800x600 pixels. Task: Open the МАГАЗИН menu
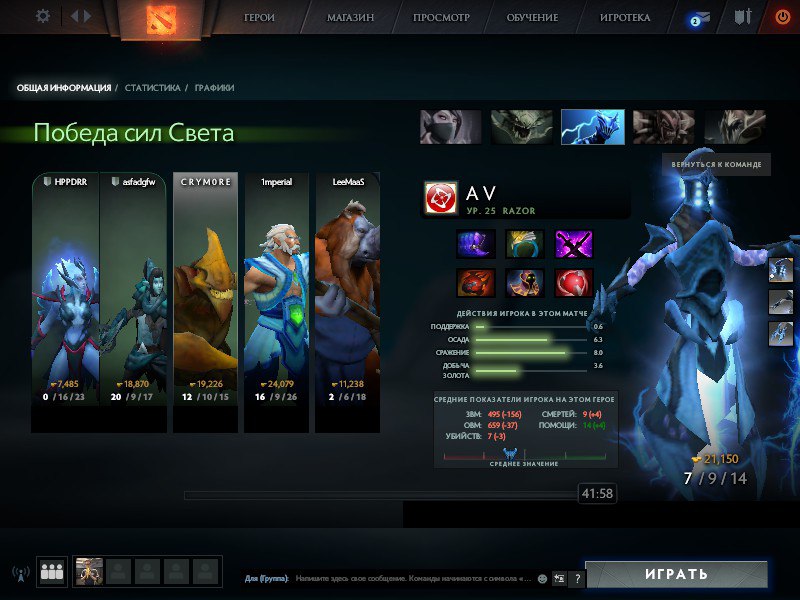coord(351,18)
